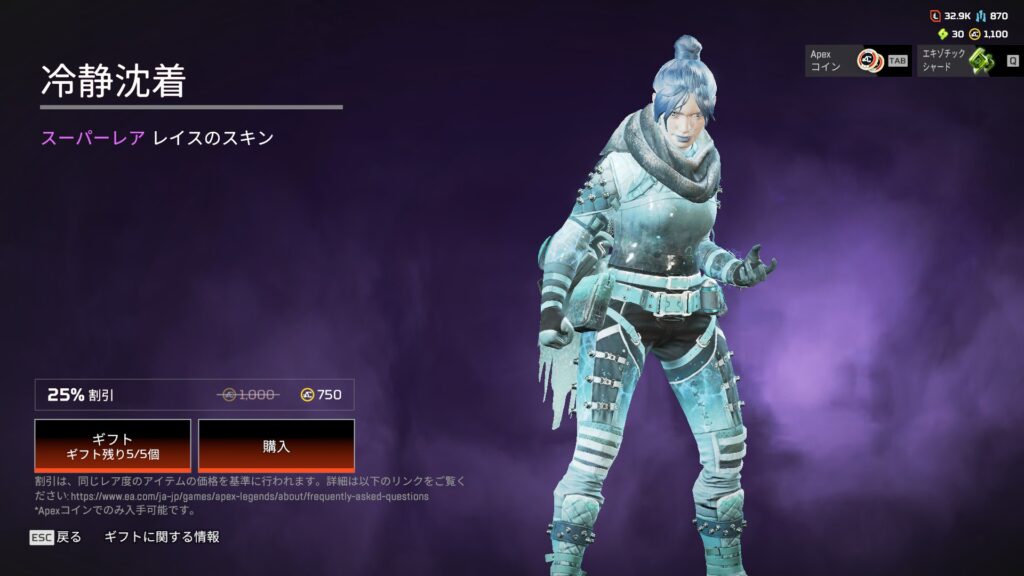
Task: Open the Apex コイン purchase button
Action: tap(858, 60)
